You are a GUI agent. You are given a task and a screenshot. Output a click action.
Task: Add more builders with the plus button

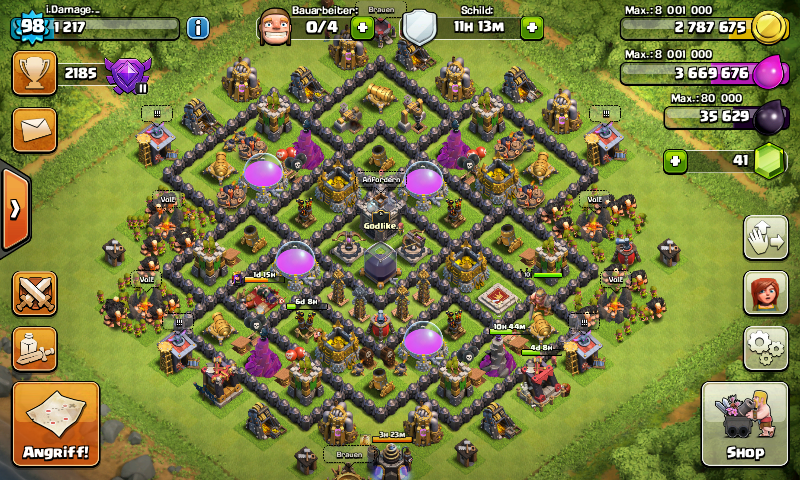(x=362, y=27)
